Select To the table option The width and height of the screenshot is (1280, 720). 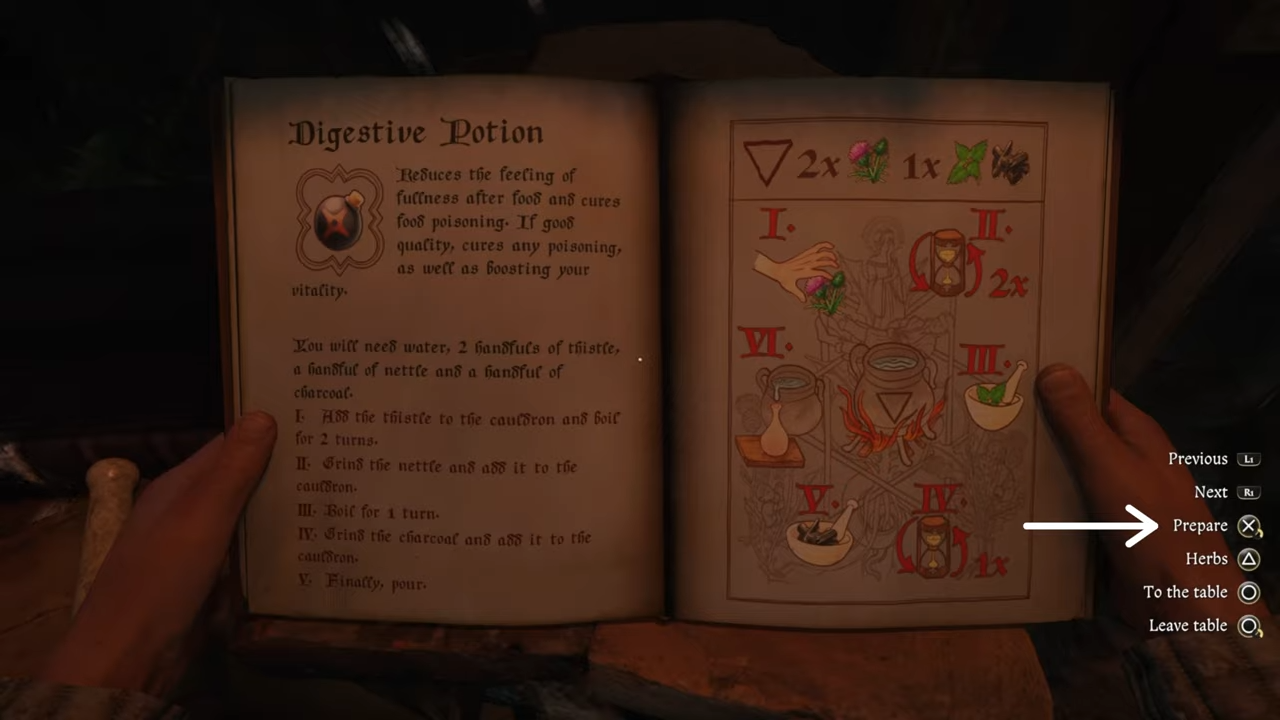tap(1185, 591)
